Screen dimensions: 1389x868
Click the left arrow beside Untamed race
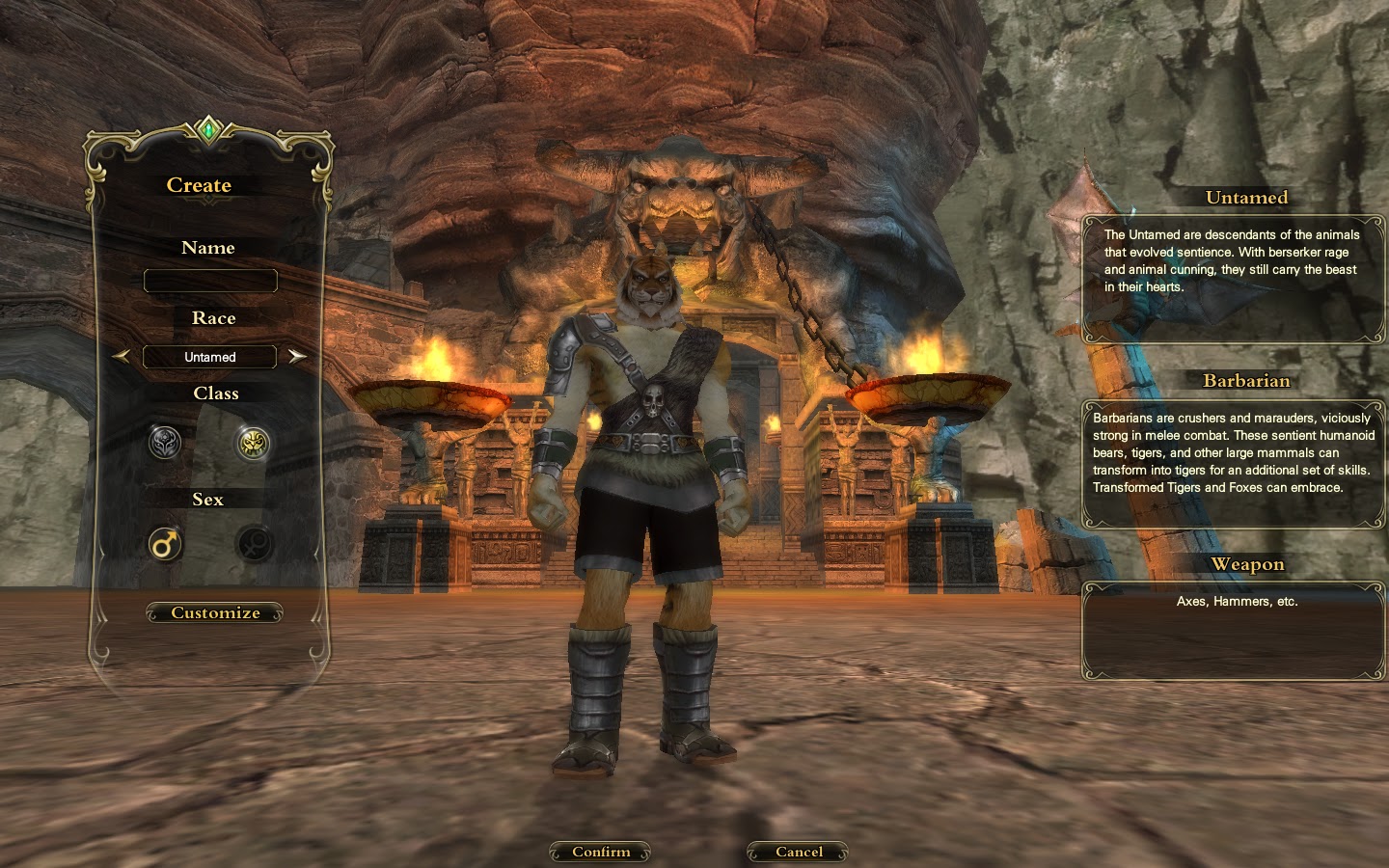pos(123,356)
